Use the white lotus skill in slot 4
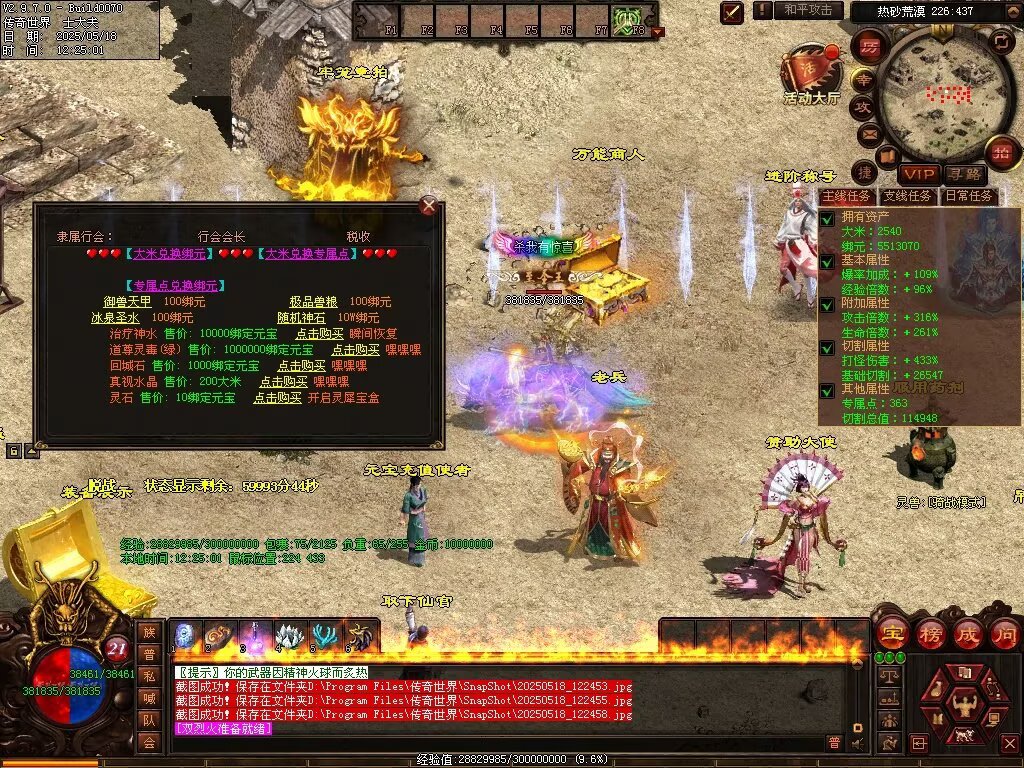The height and width of the screenshot is (768, 1024). pos(290,636)
